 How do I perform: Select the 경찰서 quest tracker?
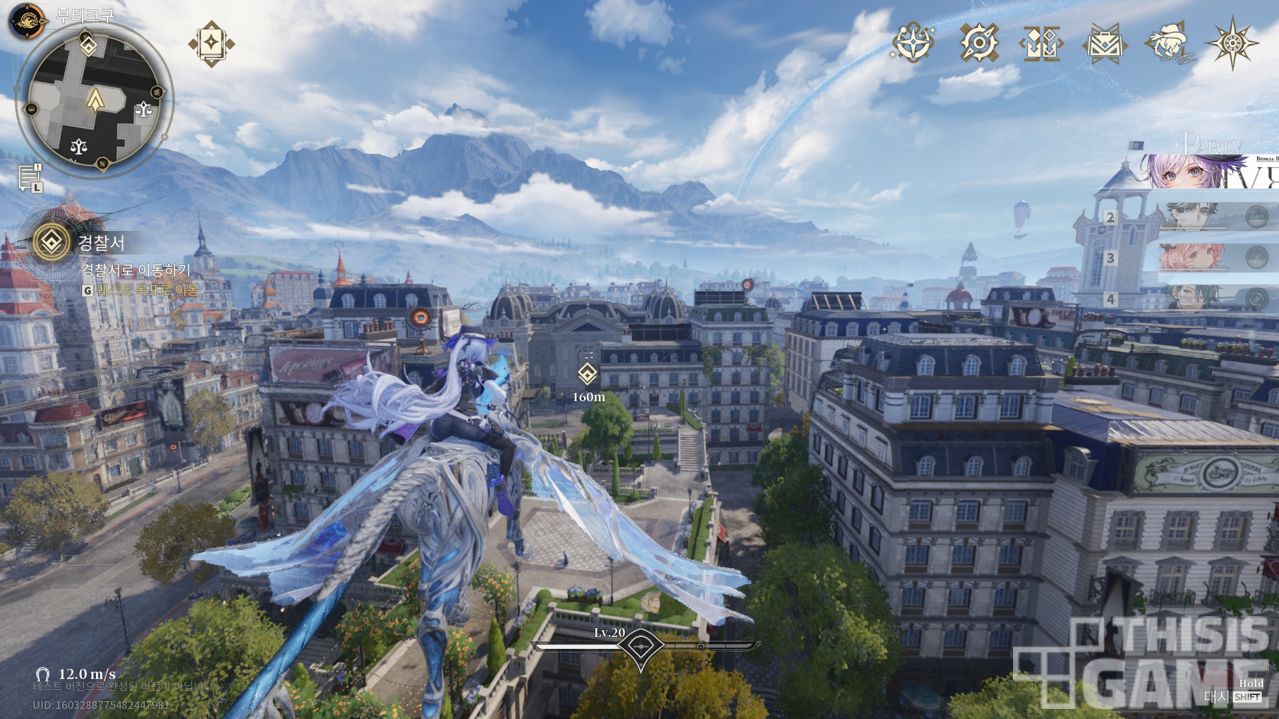[x=52, y=241]
